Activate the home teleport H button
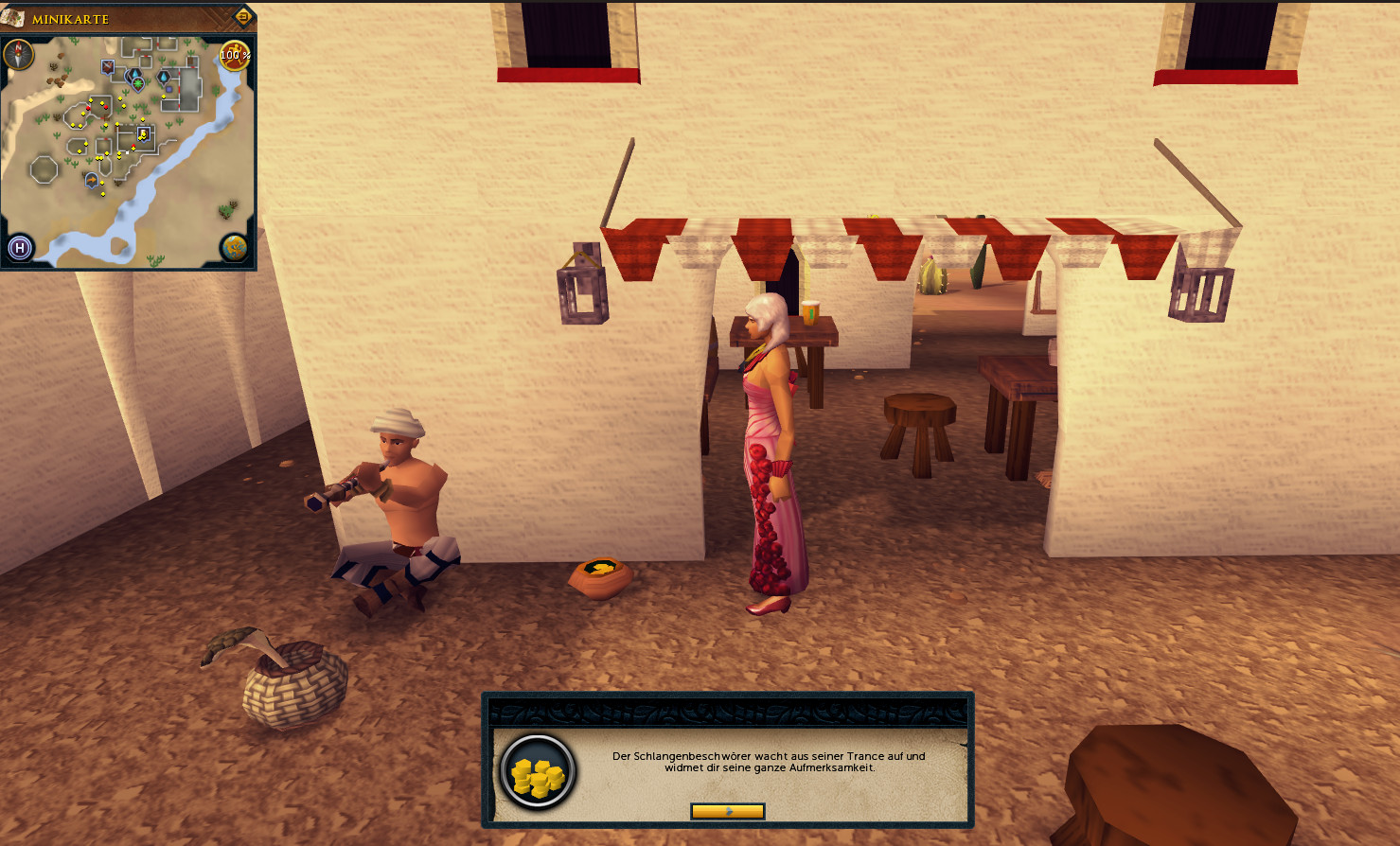 (20, 249)
